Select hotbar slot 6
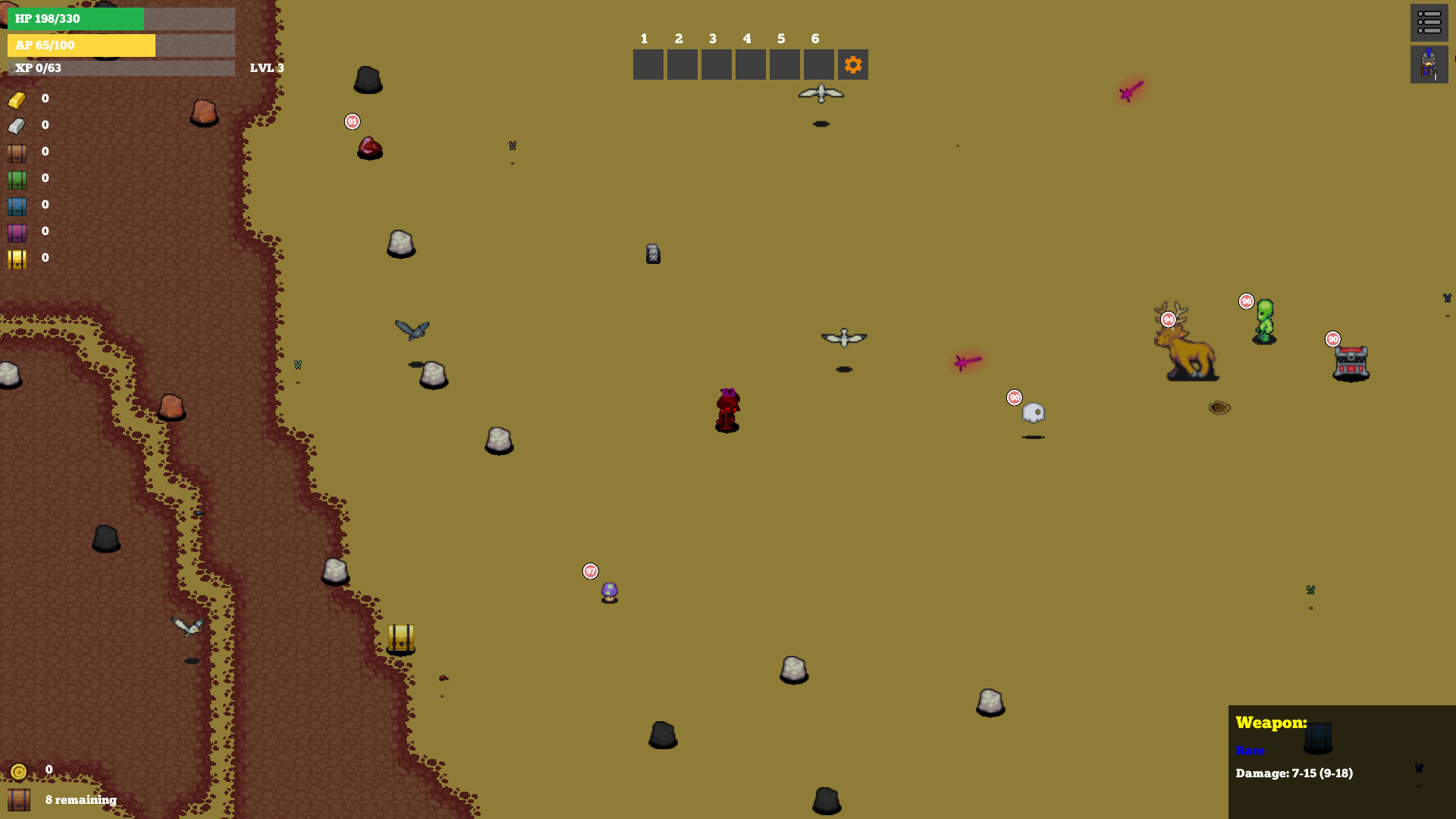Screen dimensions: 1456x819 (x=818, y=64)
